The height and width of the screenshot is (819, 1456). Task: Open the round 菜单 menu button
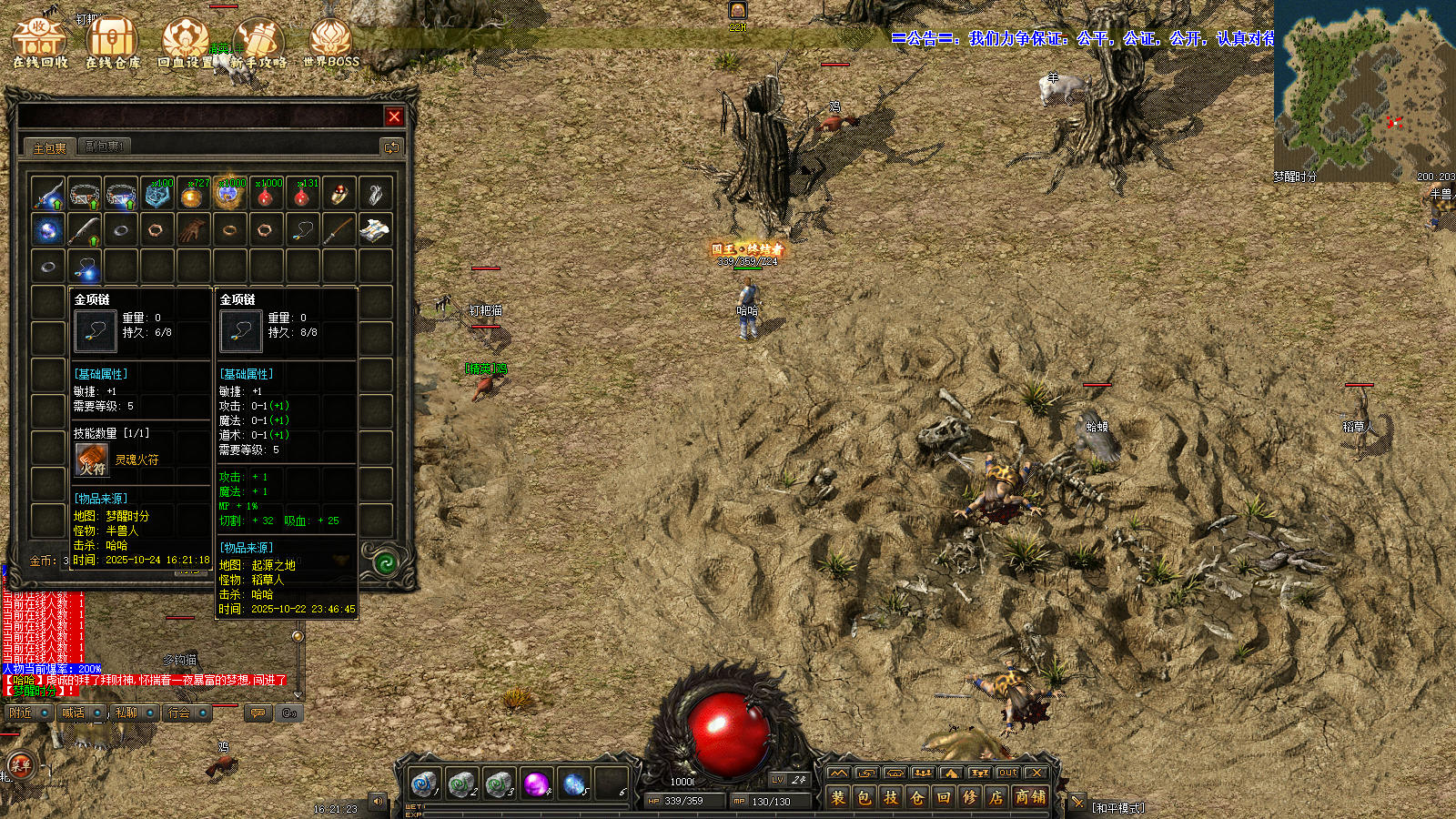(x=20, y=765)
